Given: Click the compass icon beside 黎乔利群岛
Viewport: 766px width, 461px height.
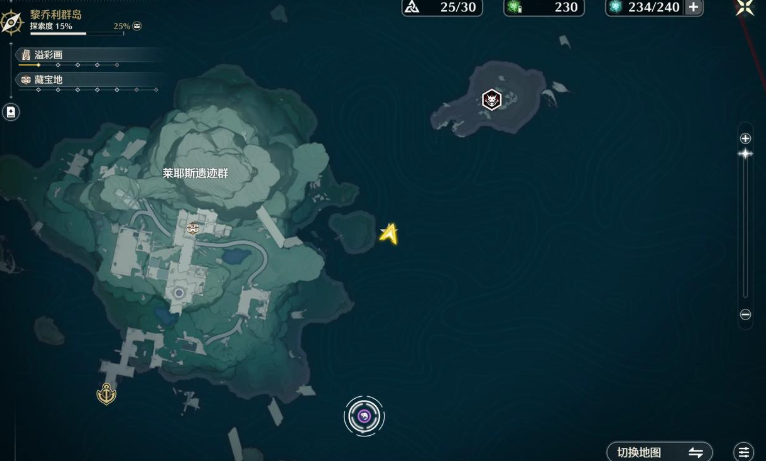Looking at the screenshot, I should point(13,20).
